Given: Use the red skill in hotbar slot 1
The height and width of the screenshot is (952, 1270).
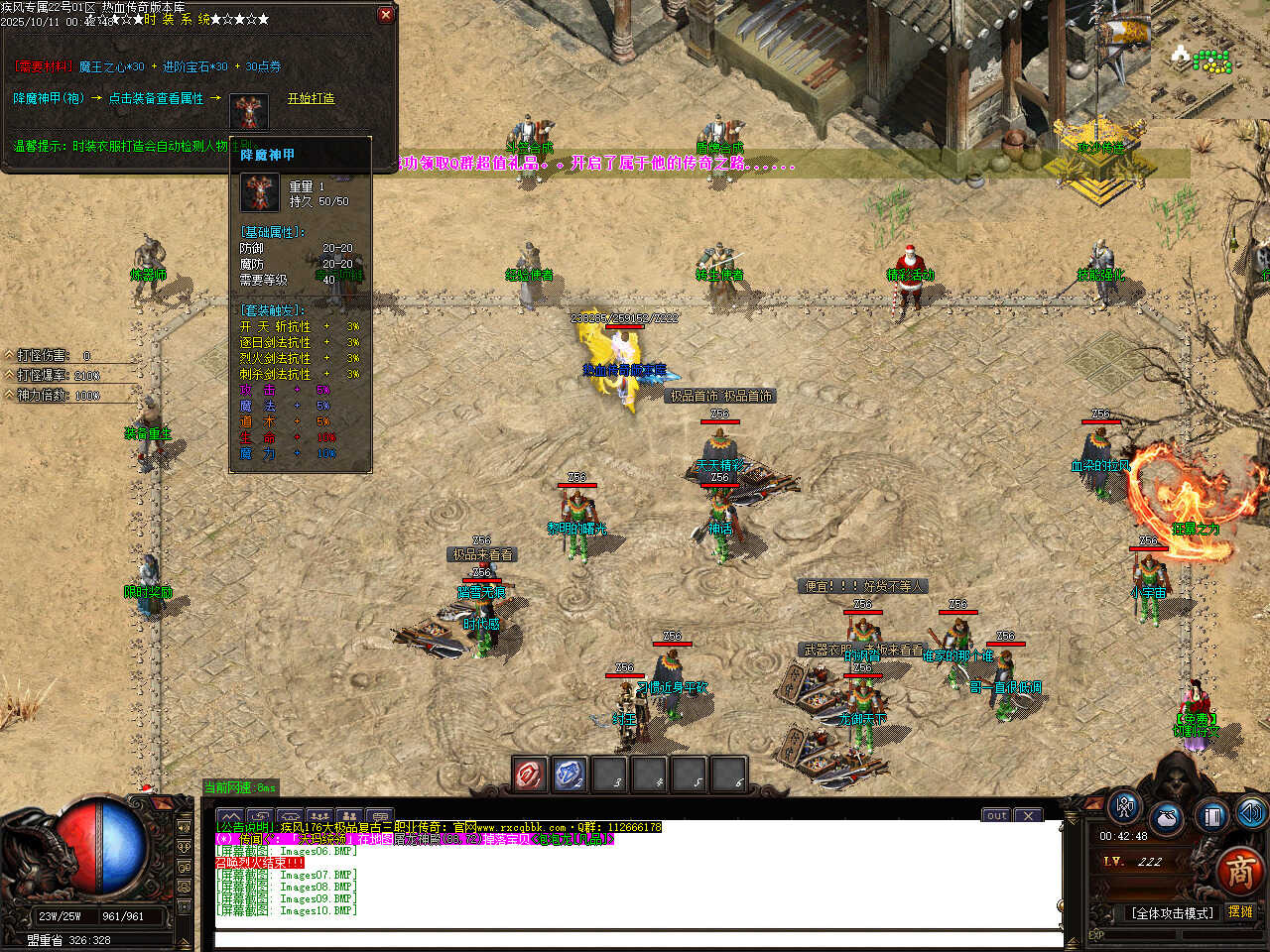Looking at the screenshot, I should tap(530, 774).
